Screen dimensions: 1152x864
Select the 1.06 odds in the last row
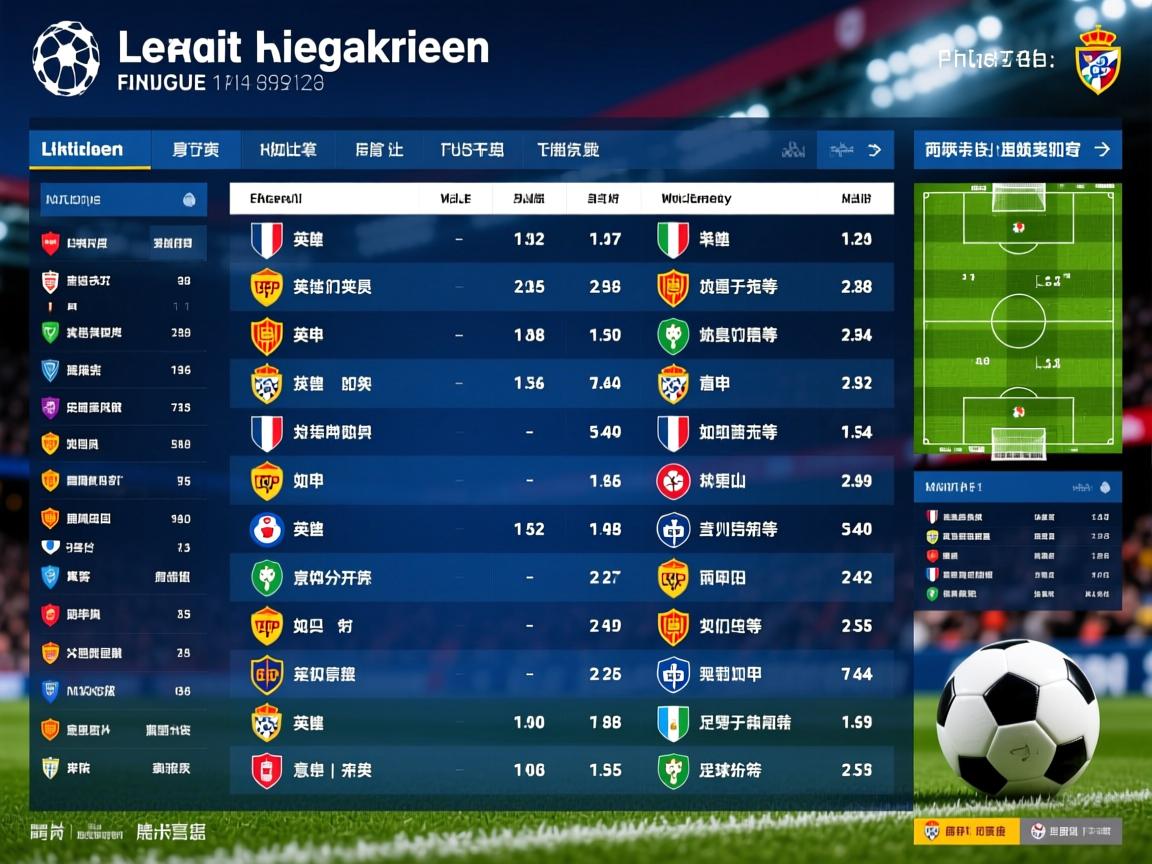coord(528,770)
